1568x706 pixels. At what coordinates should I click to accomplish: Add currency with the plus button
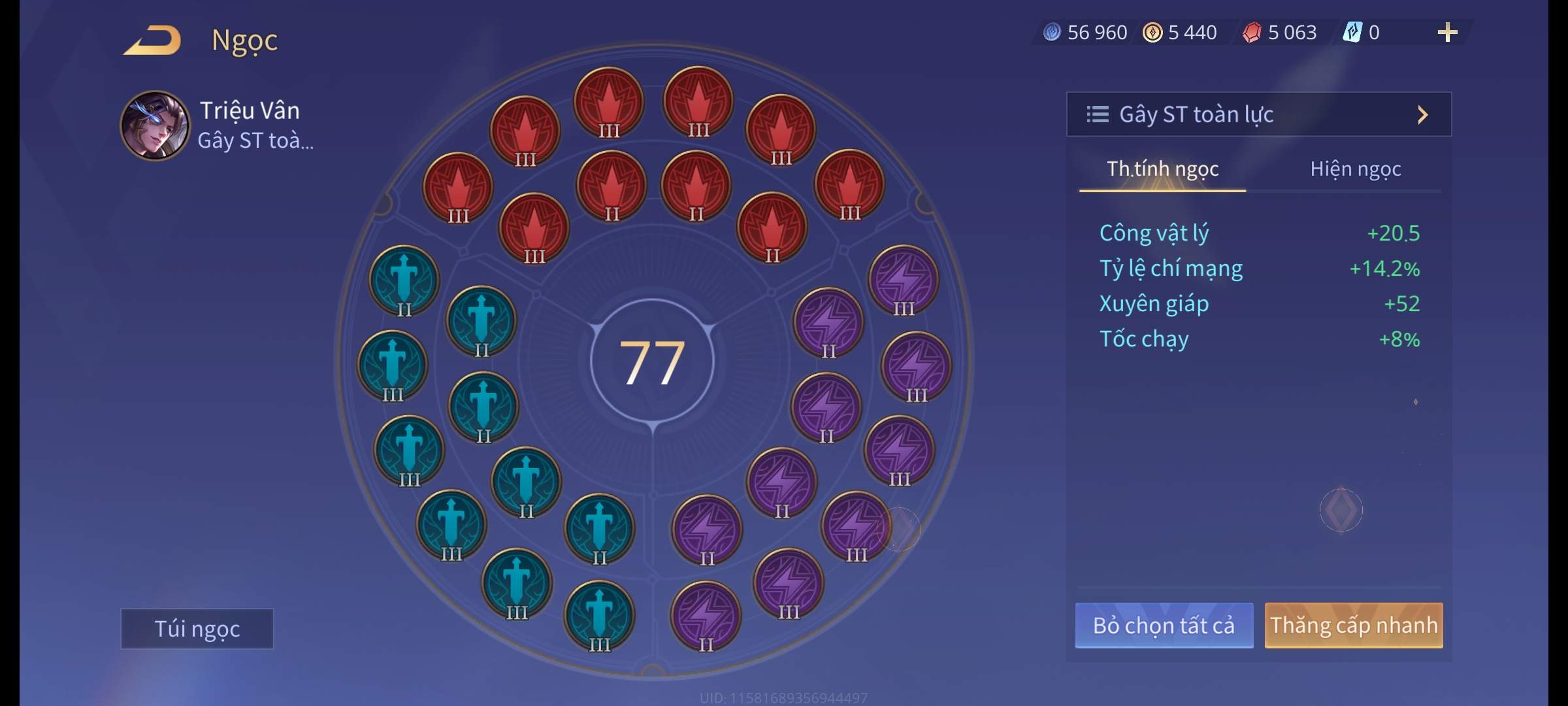coord(1447,33)
